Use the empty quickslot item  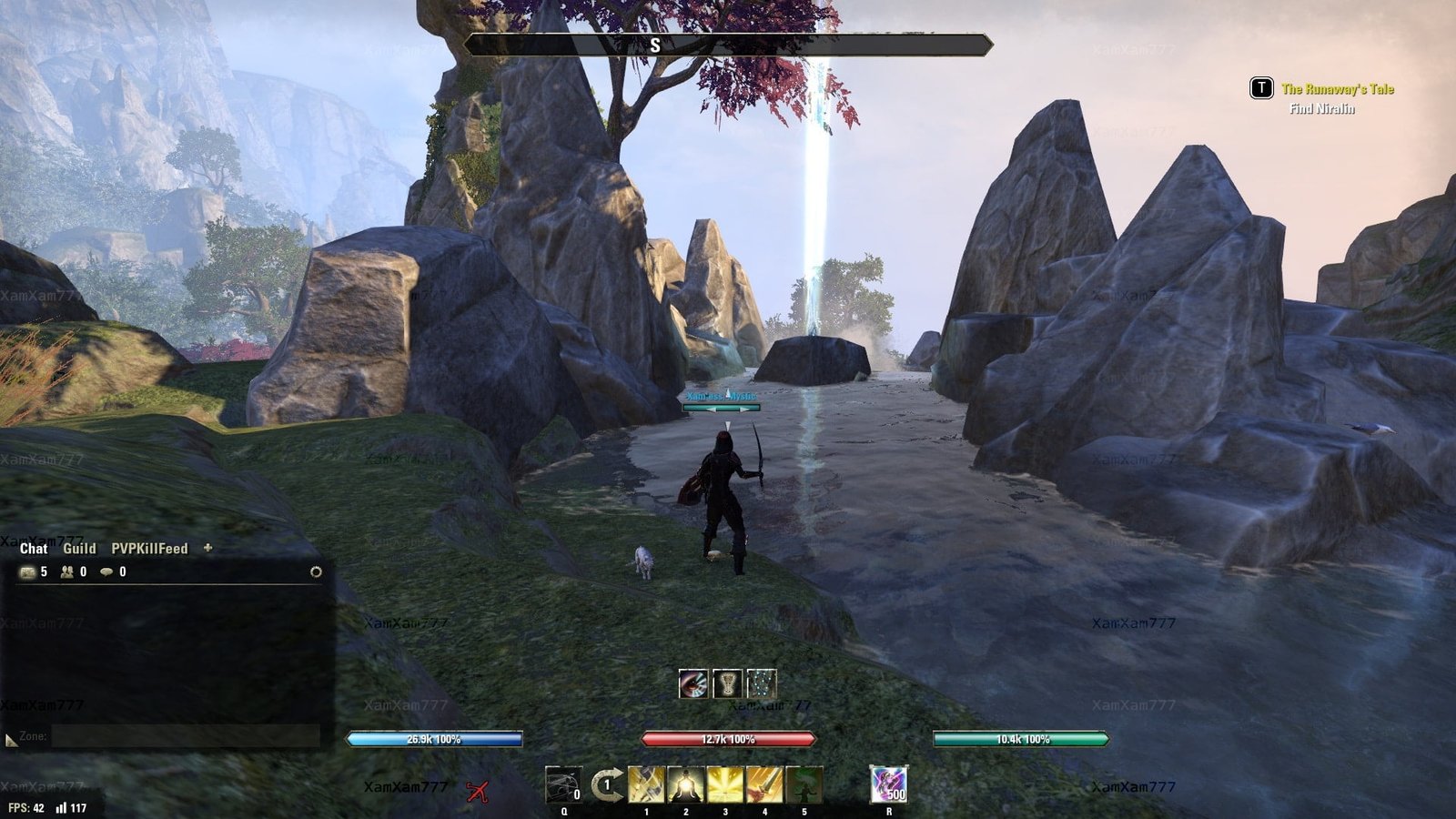(x=563, y=784)
